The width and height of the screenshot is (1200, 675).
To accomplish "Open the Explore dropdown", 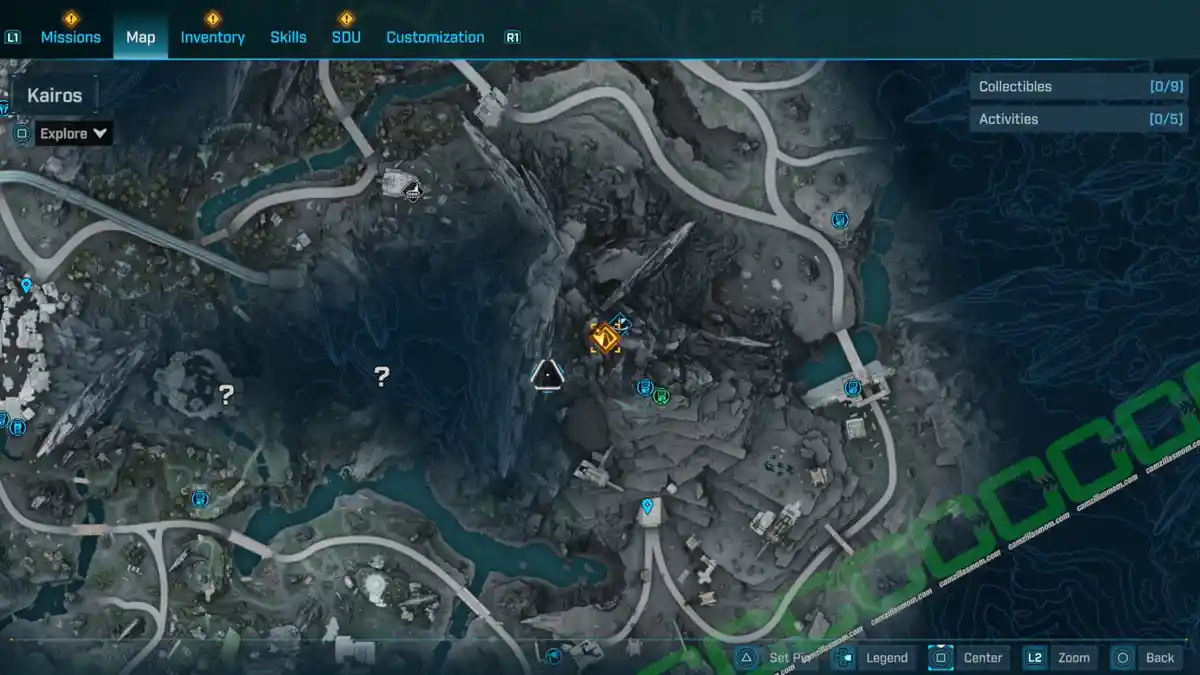I will [75, 133].
